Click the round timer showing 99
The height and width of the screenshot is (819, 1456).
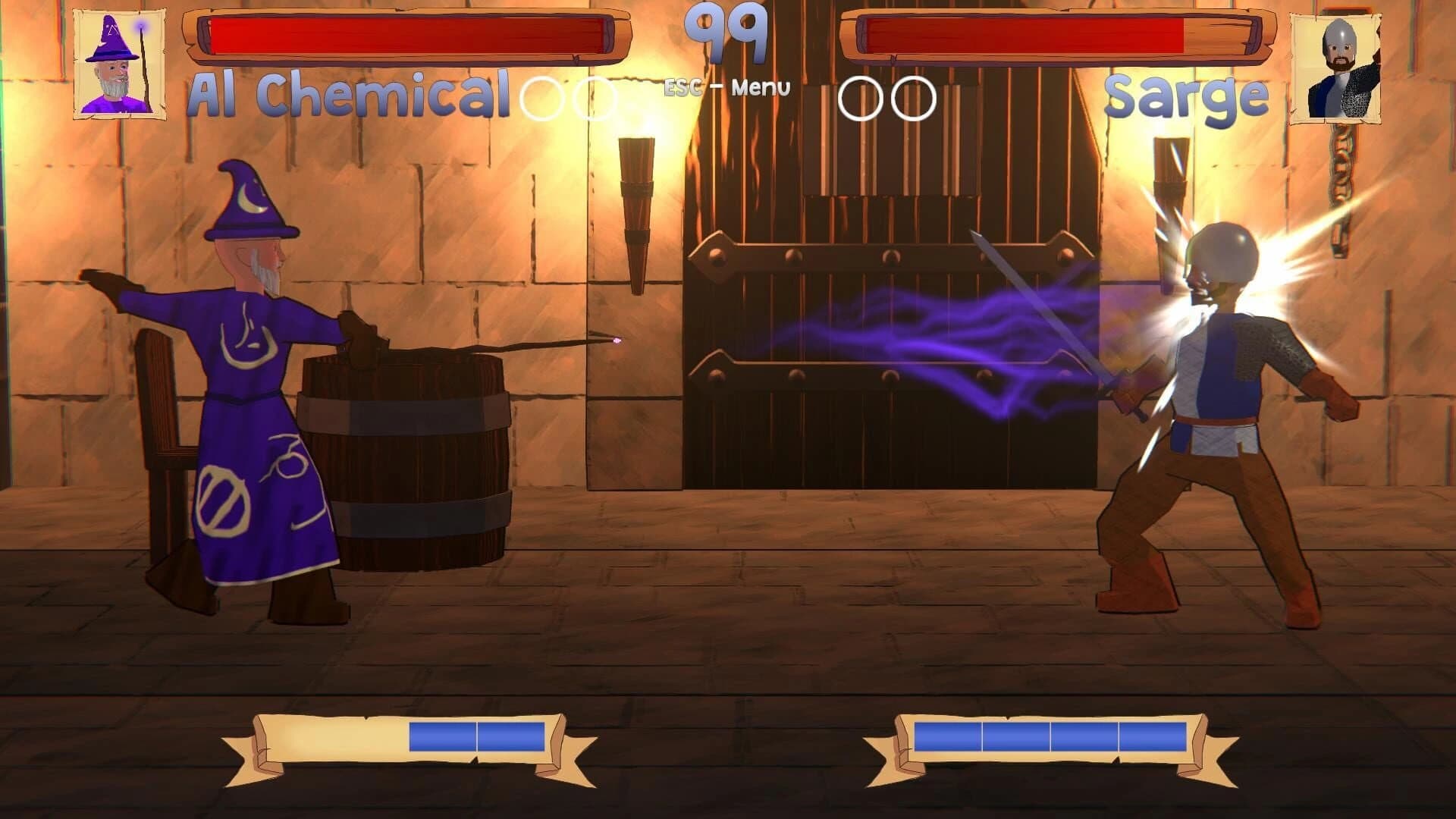click(726, 34)
